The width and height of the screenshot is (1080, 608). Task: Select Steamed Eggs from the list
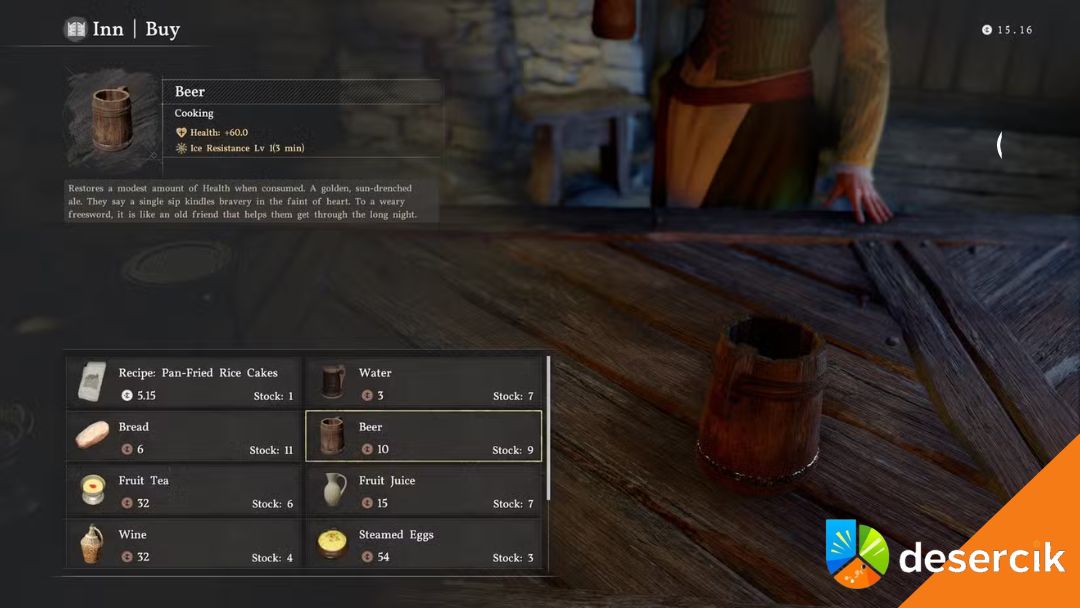tap(423, 545)
